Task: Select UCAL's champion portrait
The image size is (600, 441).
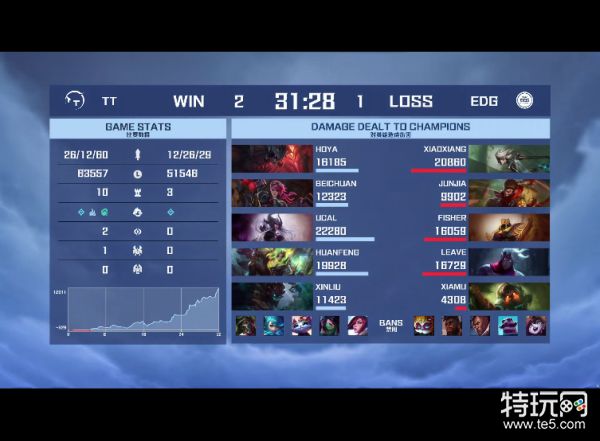Action: pos(258,227)
